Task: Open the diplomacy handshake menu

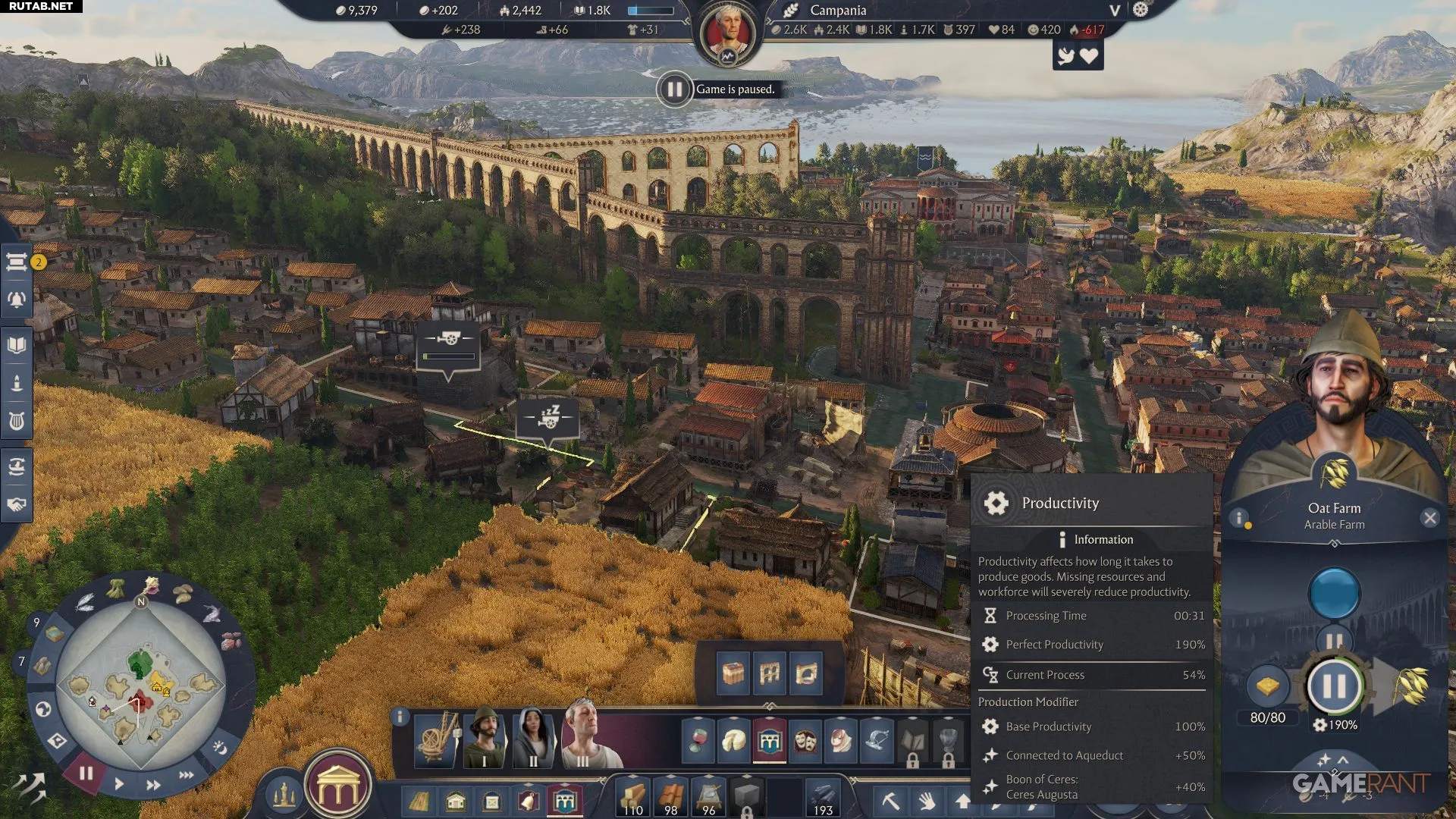Action: coord(17,504)
